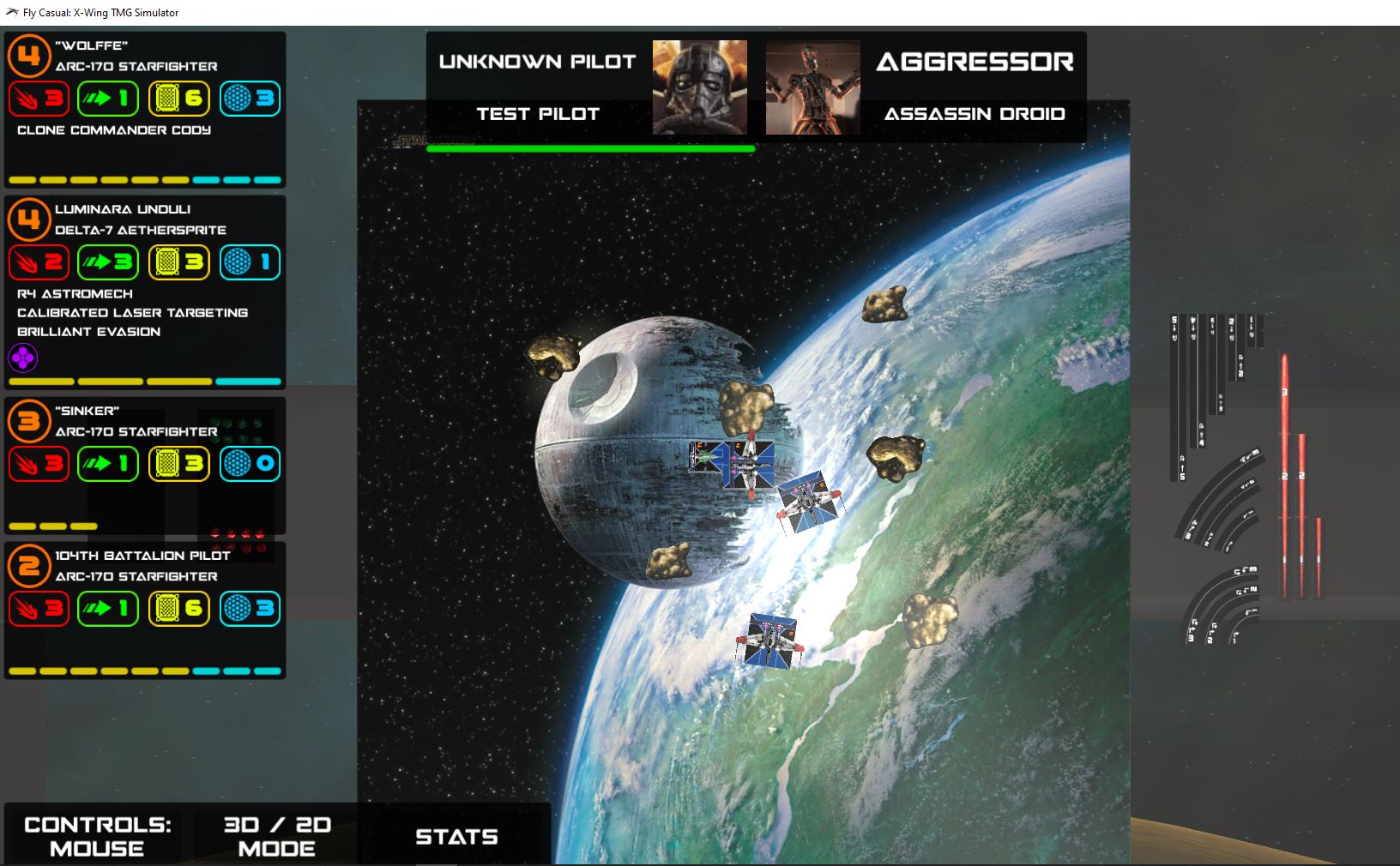Click the Aggressor Assassin Droid portrait
The image size is (1400, 866).
click(x=812, y=87)
